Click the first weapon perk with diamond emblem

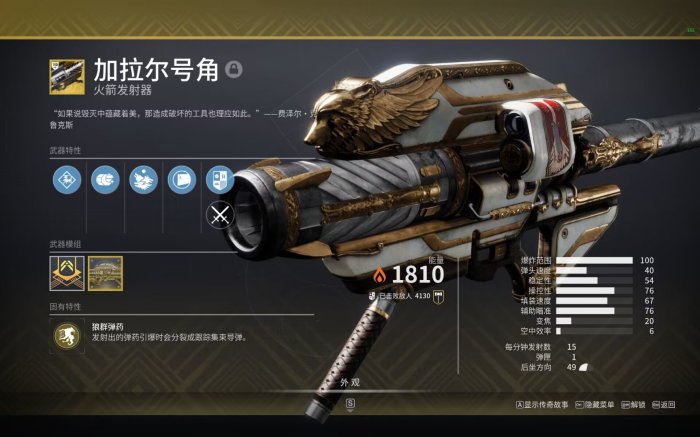[x=66, y=180]
